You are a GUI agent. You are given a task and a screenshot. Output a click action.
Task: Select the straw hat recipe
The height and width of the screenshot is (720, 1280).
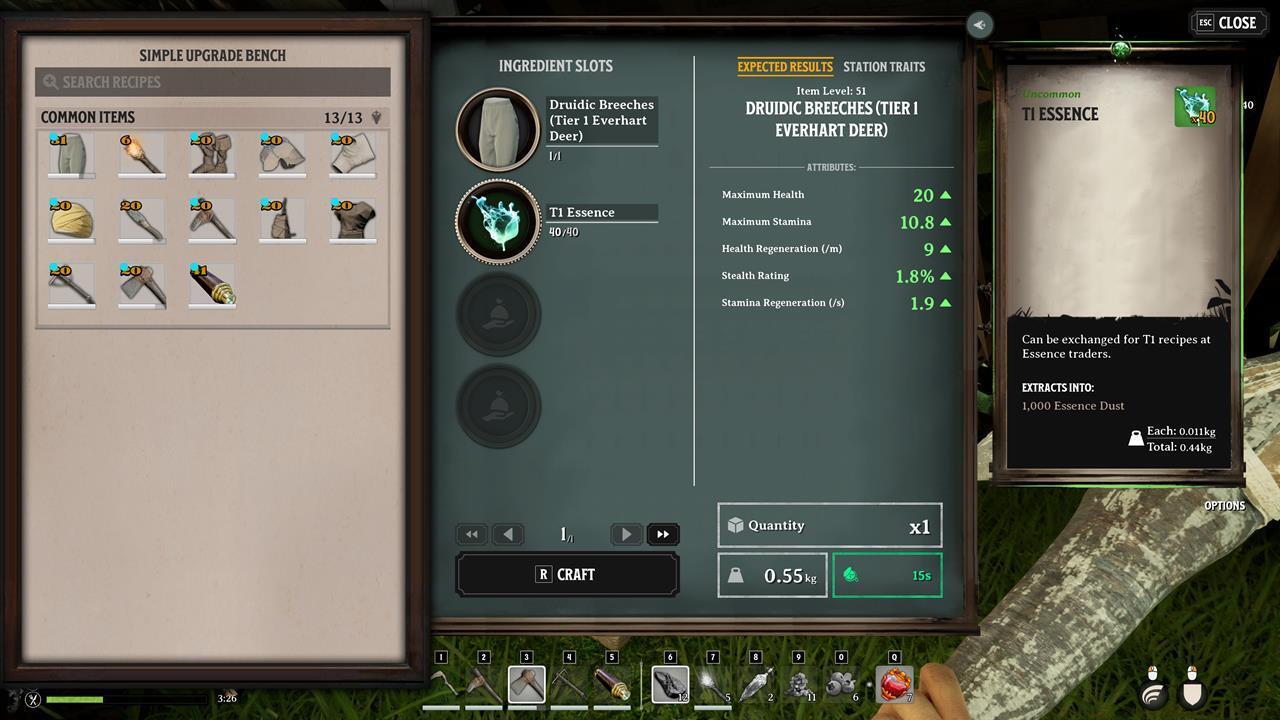tap(70, 220)
